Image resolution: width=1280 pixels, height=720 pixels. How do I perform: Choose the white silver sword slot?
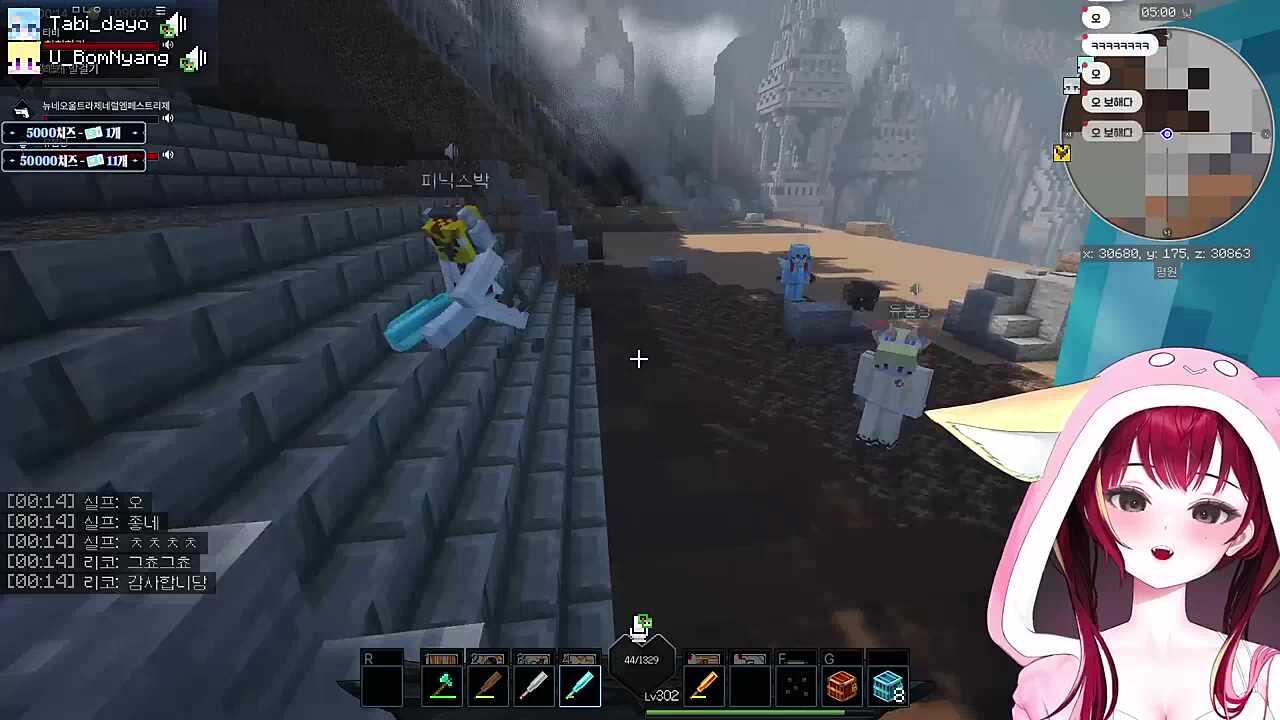533,686
